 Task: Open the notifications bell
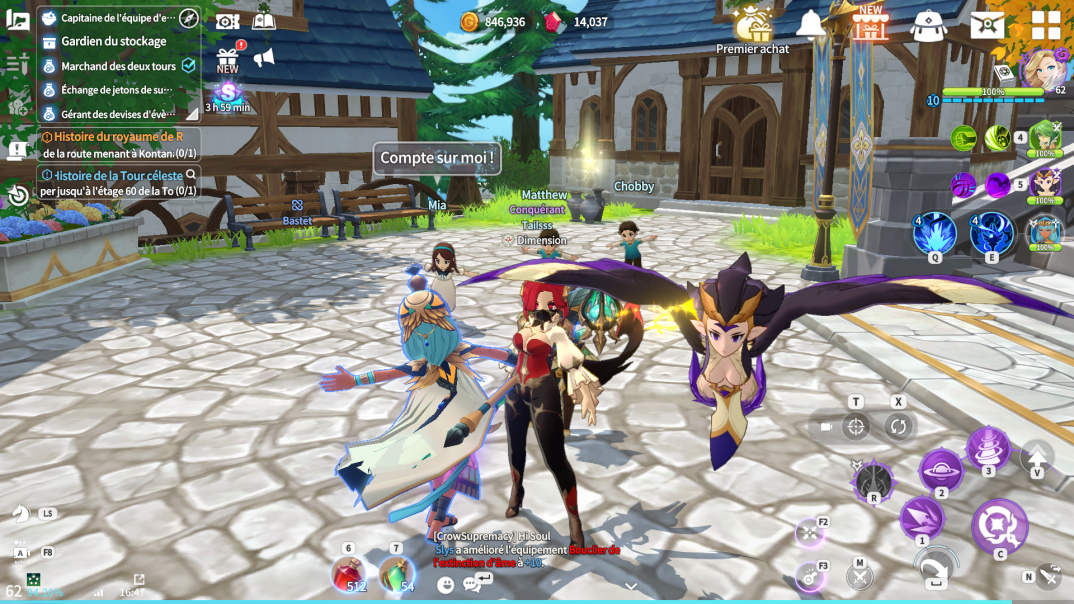pos(810,25)
